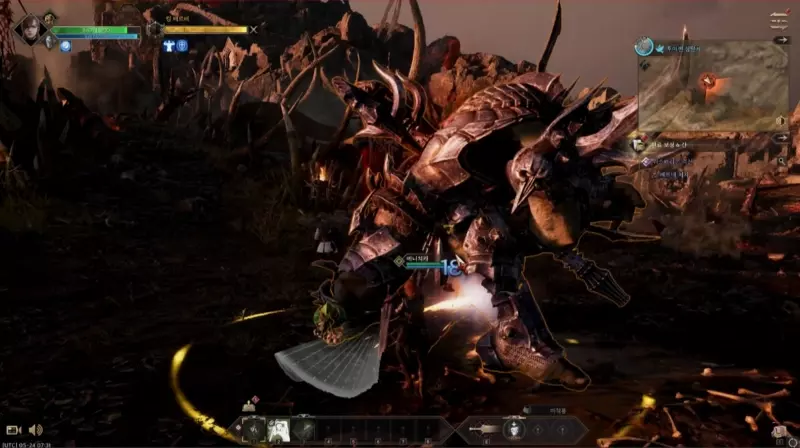Click the half-moon icon on minimap edge

tap(781, 119)
